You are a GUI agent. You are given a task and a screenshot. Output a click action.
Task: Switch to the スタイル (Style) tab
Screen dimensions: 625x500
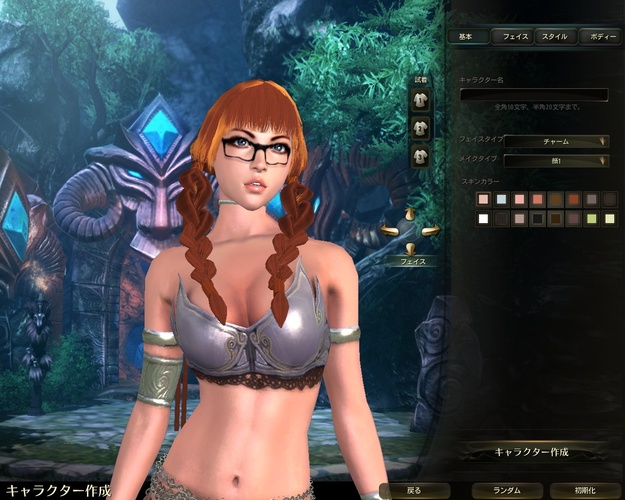coord(554,36)
